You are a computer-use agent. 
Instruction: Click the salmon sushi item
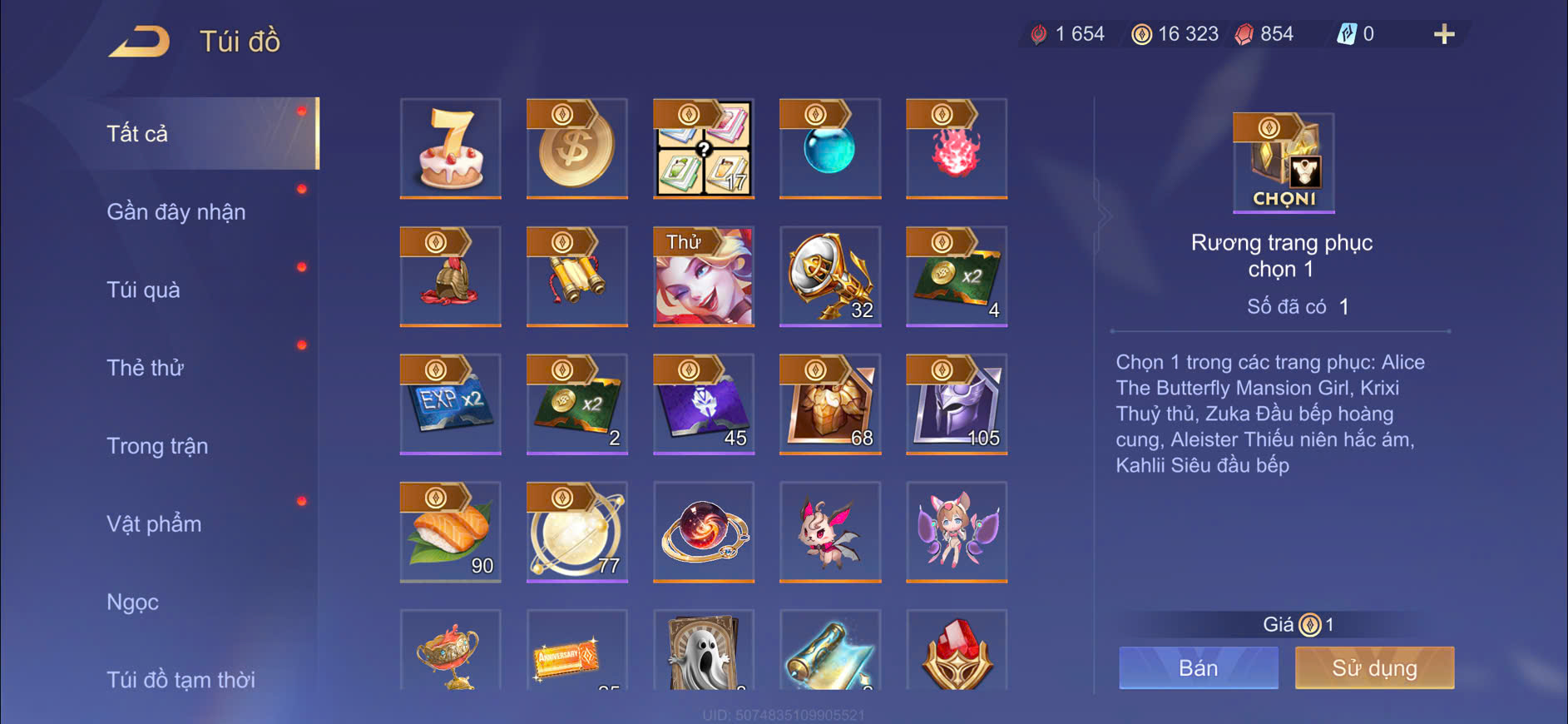tap(451, 532)
